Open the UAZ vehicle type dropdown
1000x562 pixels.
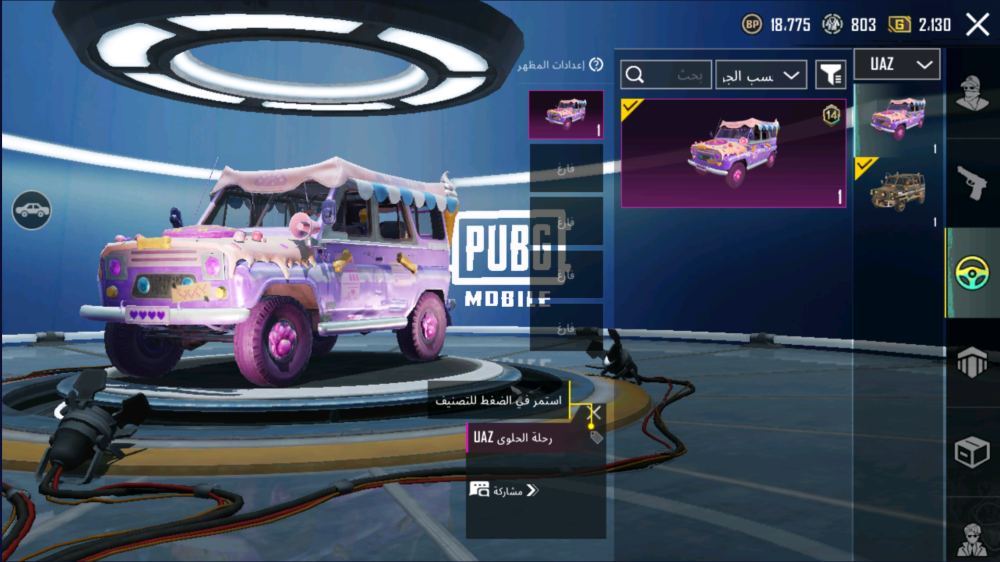point(896,65)
